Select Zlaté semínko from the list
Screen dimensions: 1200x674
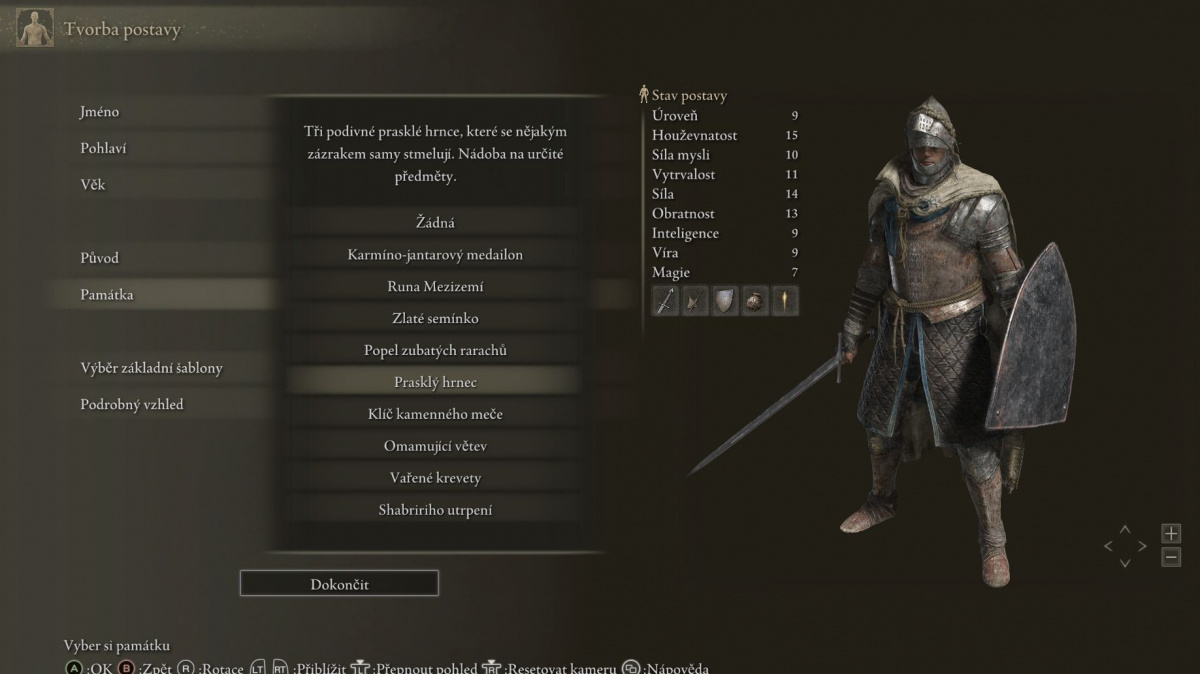435,318
